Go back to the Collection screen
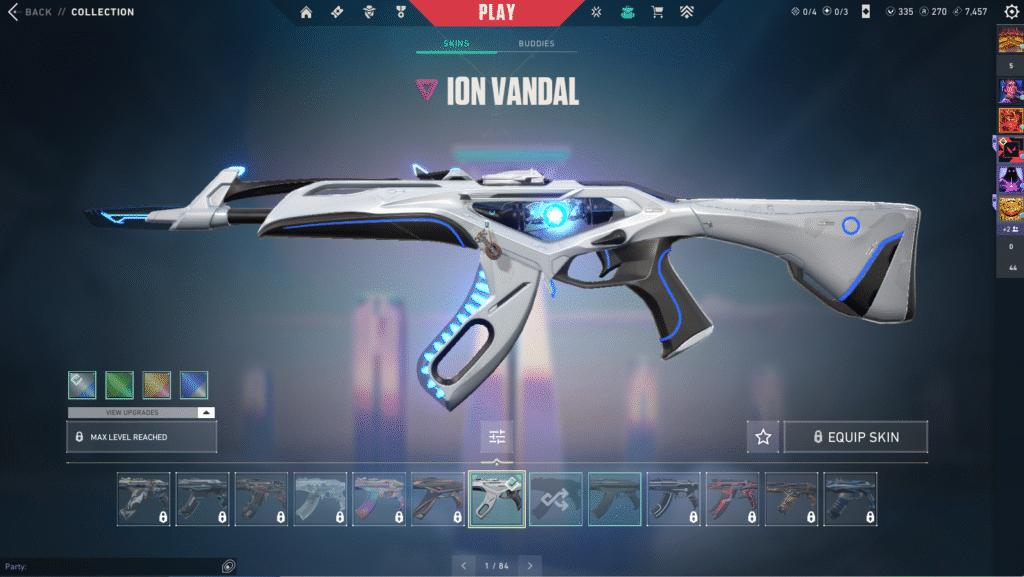Image resolution: width=1024 pixels, height=577 pixels. (x=30, y=12)
